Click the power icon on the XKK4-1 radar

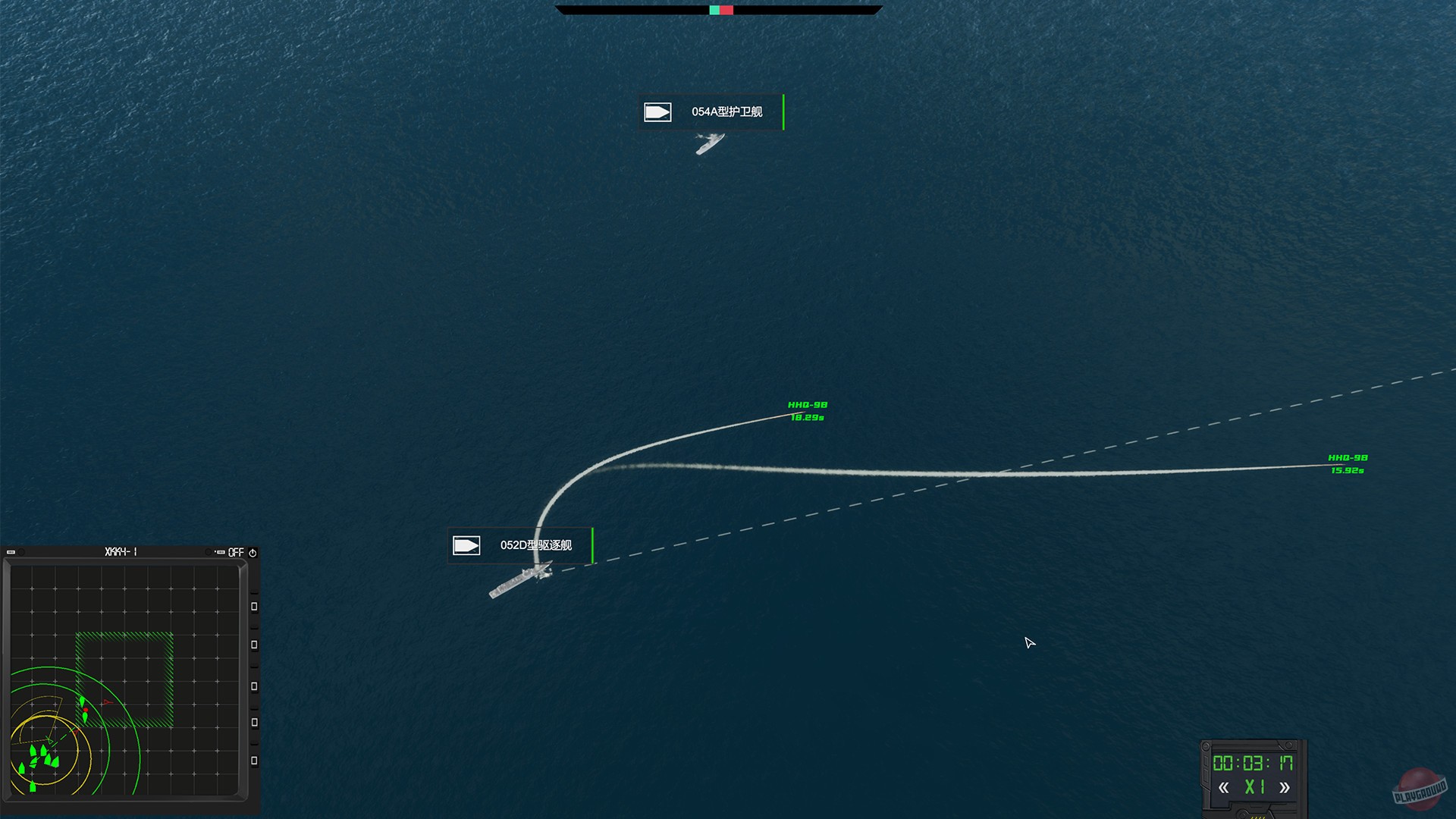(253, 553)
